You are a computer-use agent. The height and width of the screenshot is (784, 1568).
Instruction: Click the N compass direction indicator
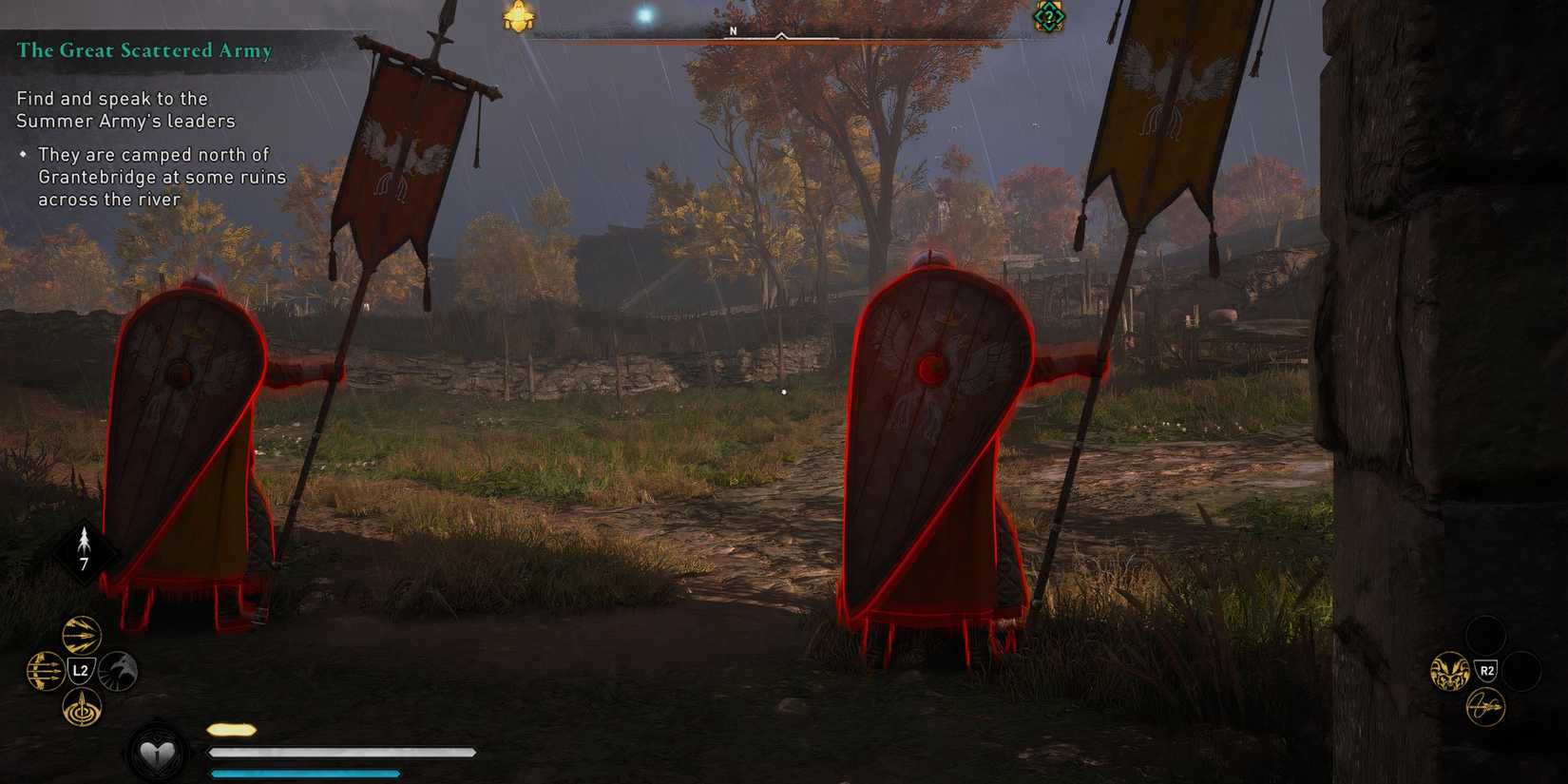pos(732,29)
